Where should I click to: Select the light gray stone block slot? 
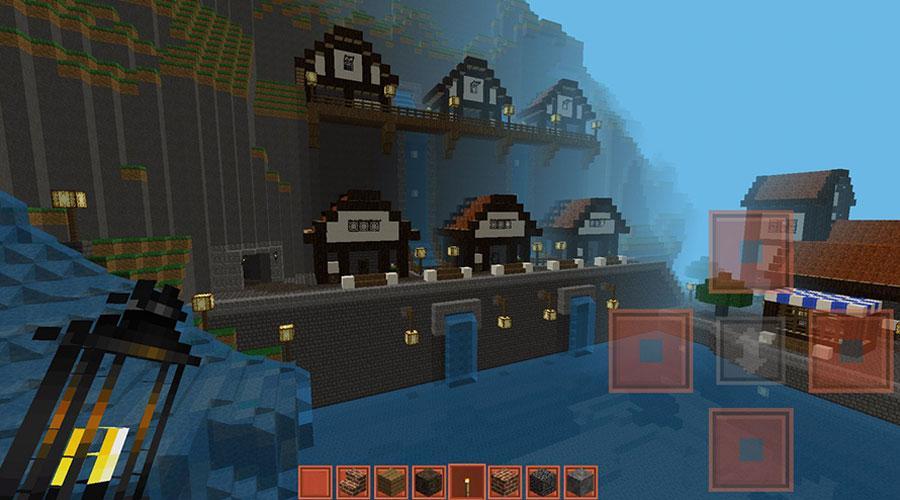[577, 482]
